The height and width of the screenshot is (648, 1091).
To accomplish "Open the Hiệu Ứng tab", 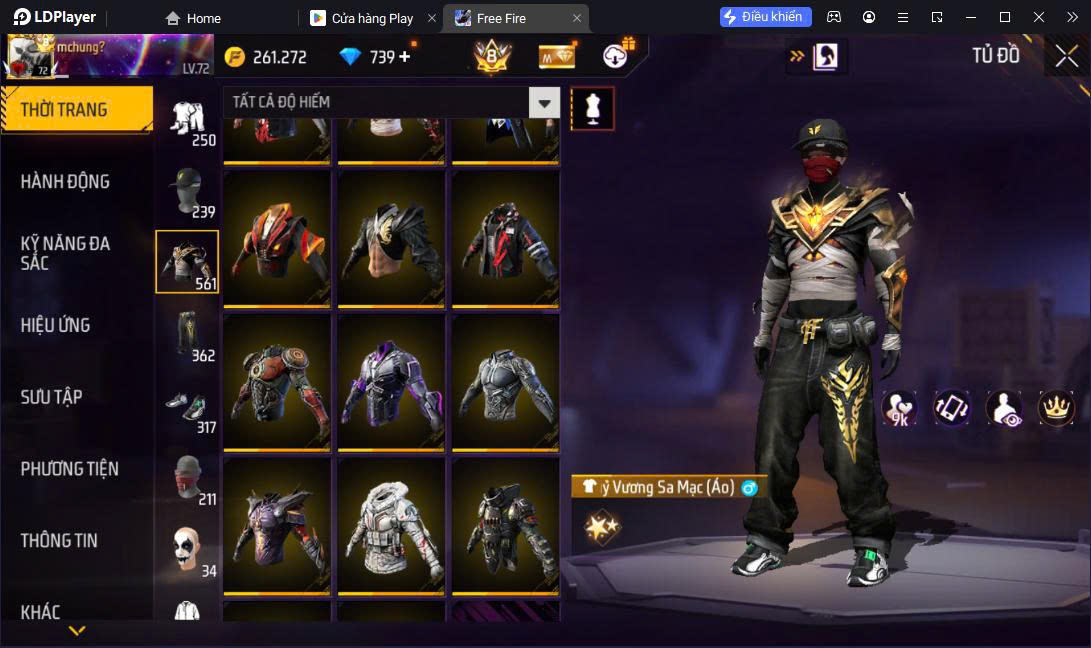I will [56, 325].
